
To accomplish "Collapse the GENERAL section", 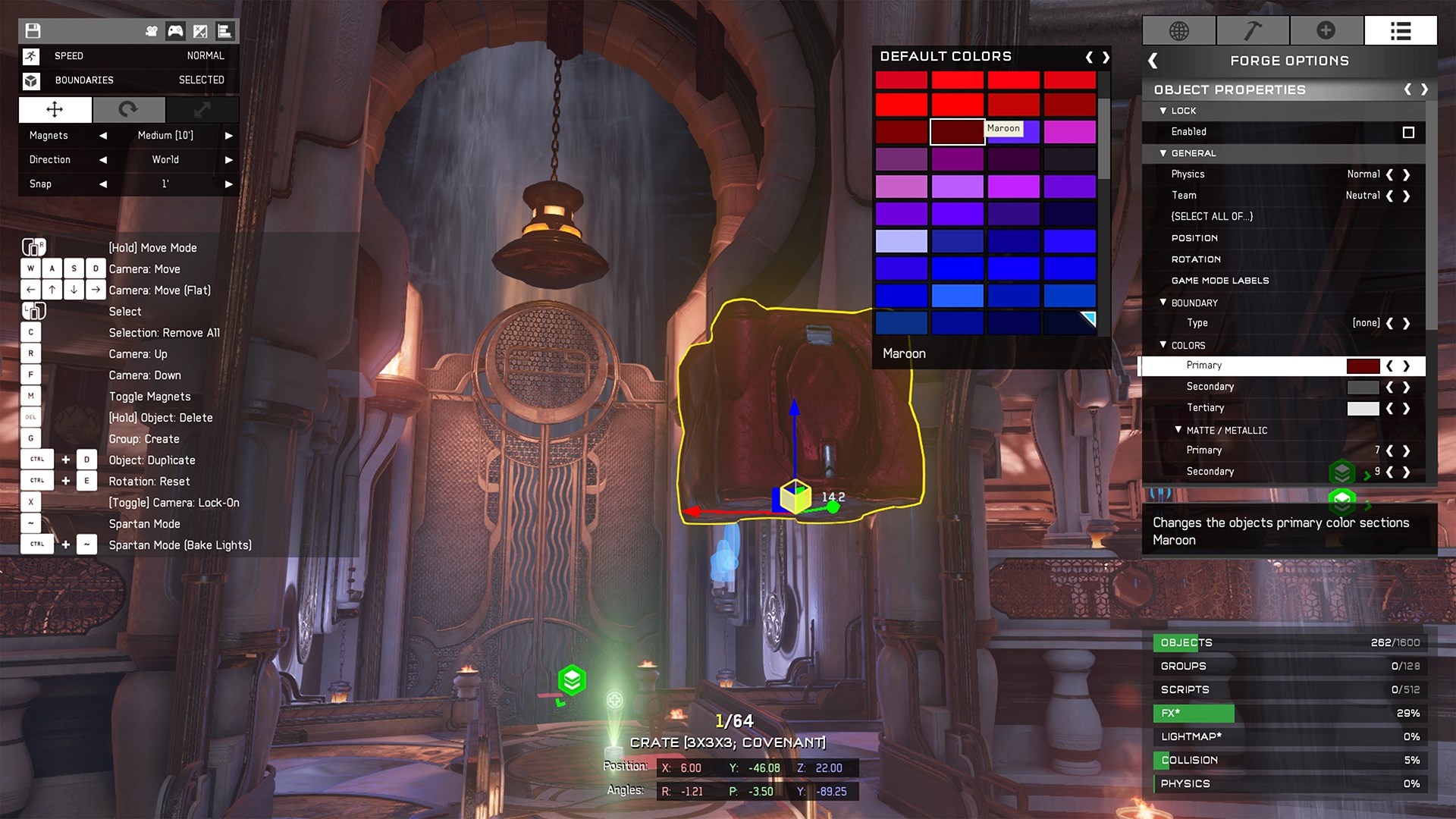I will 1164,153.
